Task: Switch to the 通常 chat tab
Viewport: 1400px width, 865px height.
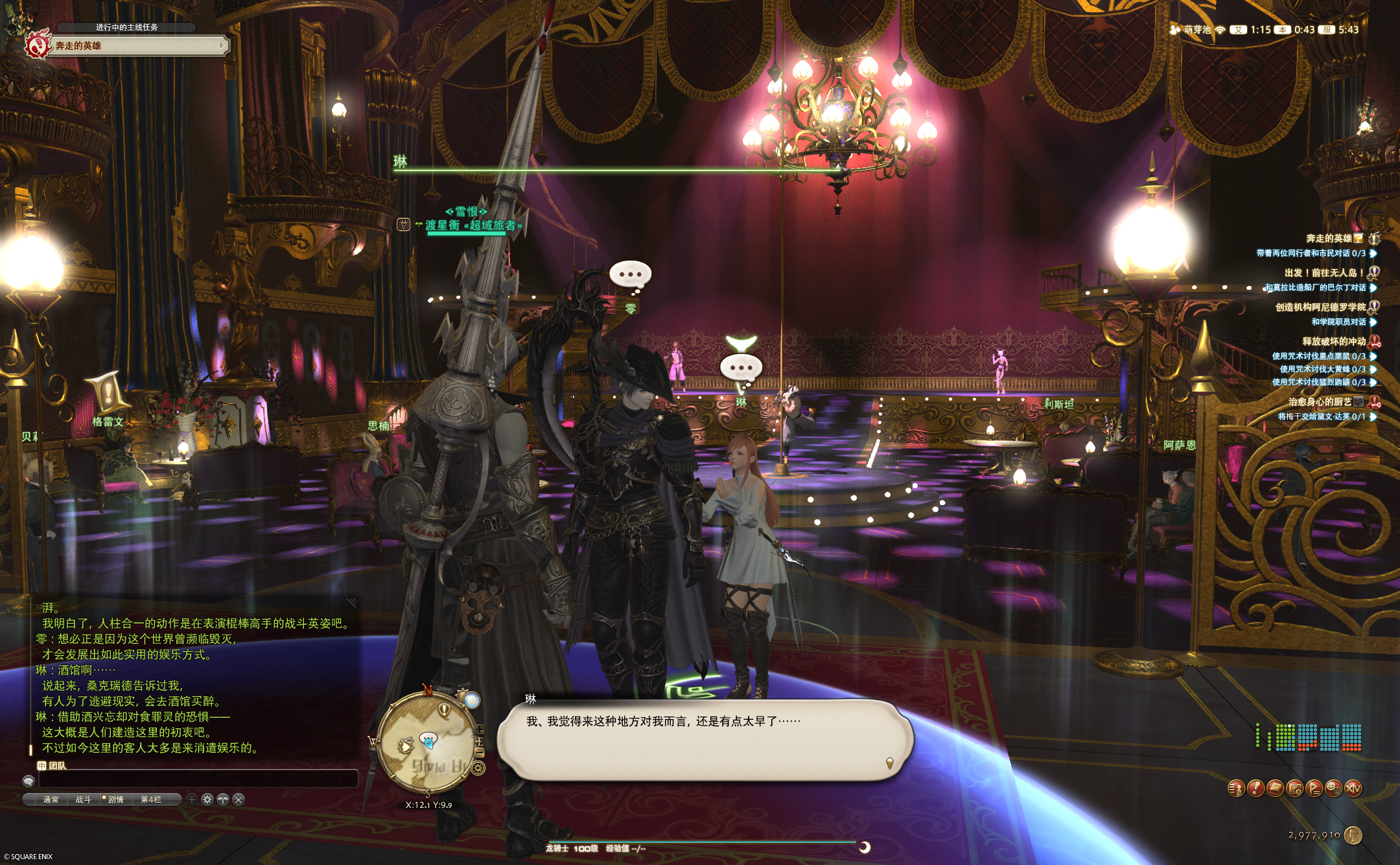Action: 51,800
